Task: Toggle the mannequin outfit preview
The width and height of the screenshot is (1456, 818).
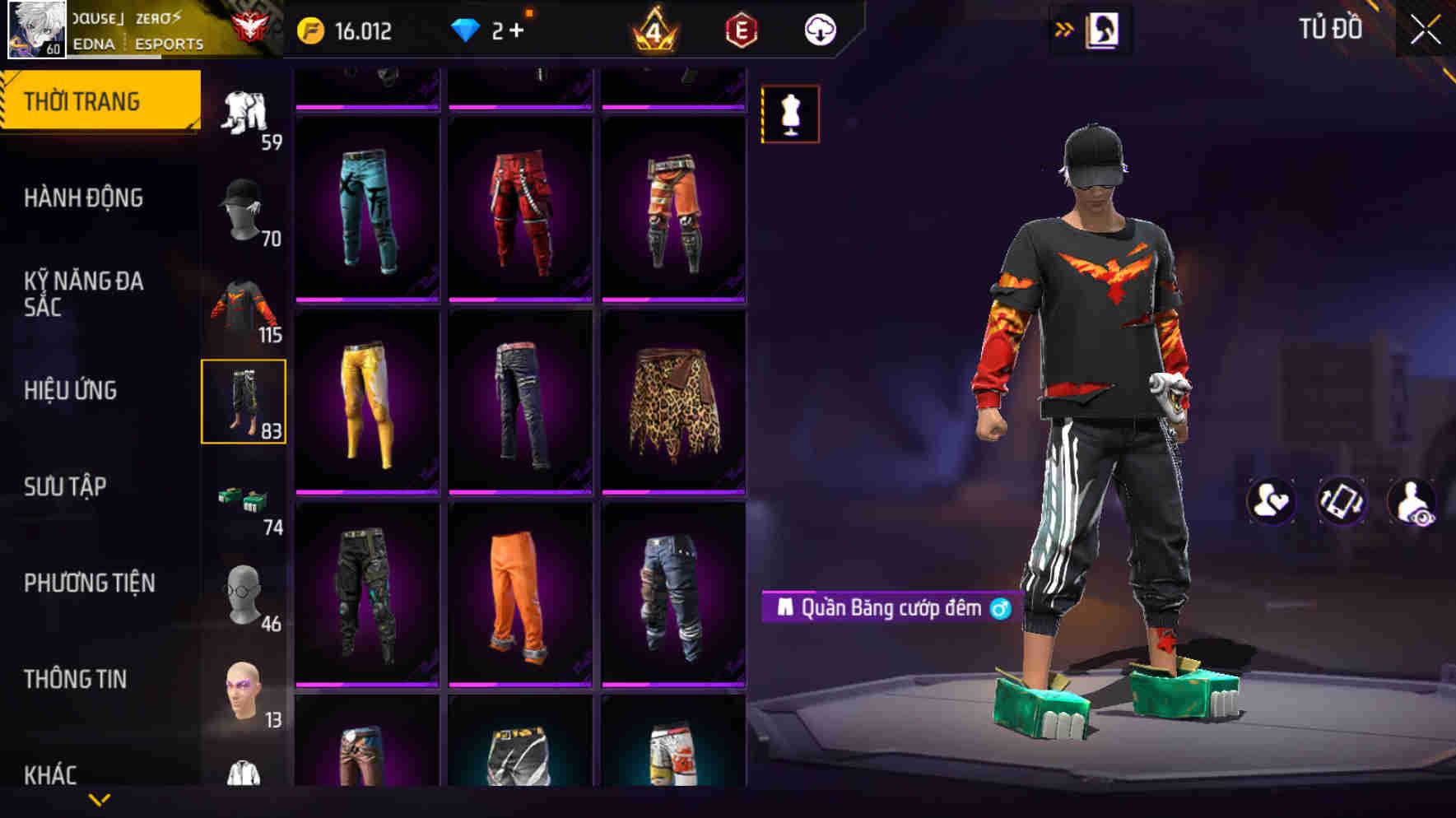Action: click(x=790, y=115)
